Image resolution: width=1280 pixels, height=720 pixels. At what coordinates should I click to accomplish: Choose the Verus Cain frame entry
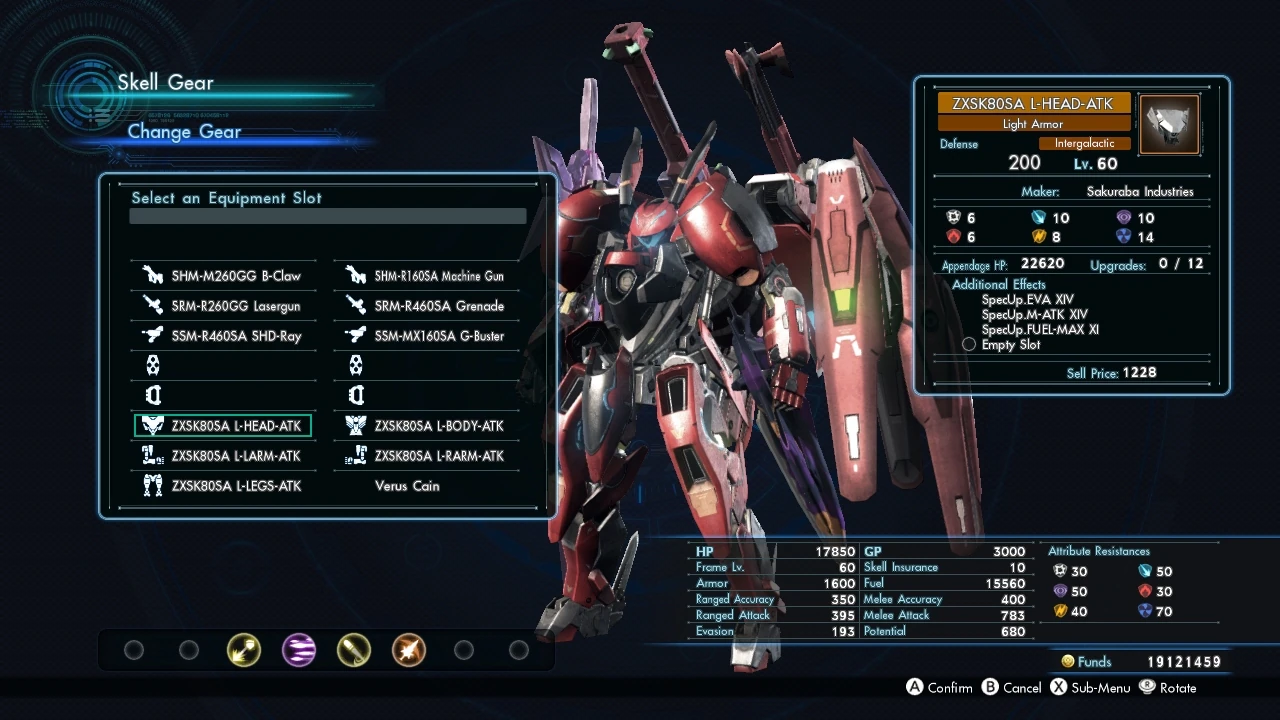pos(407,486)
